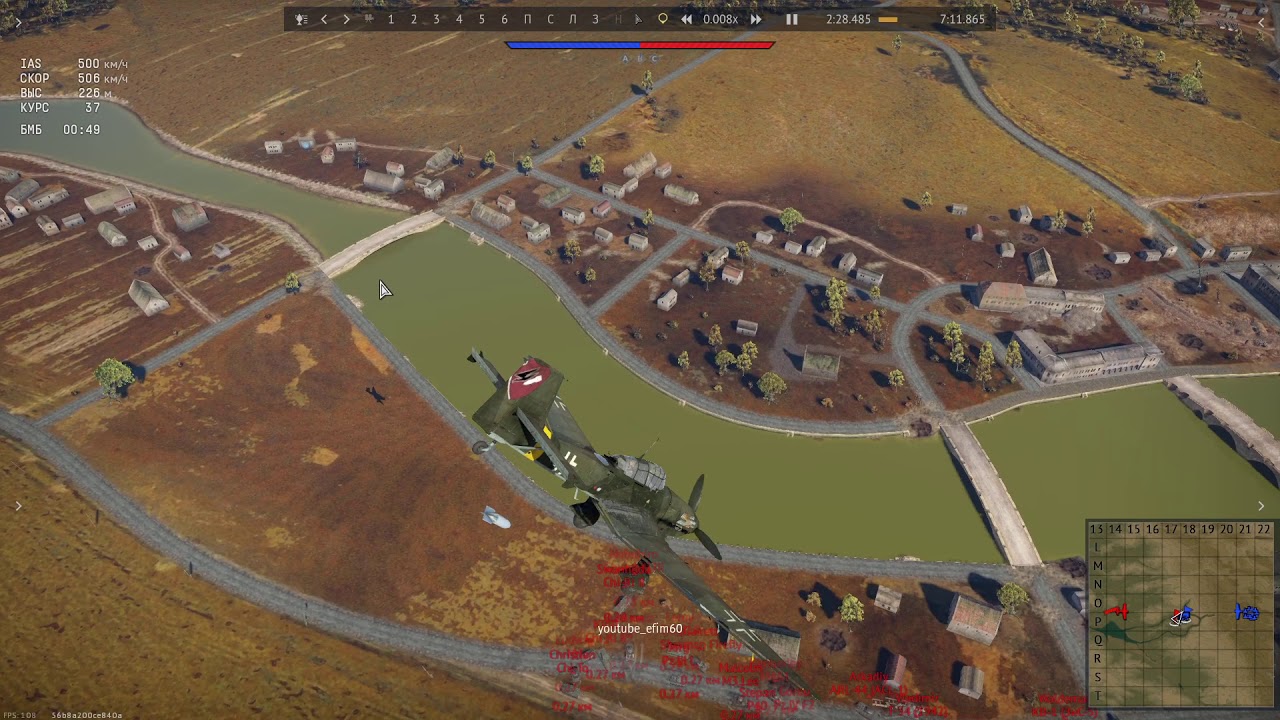This screenshot has width=1280, height=720.
Task: Select the red aircraft marker on minimap
Action: 1118,611
